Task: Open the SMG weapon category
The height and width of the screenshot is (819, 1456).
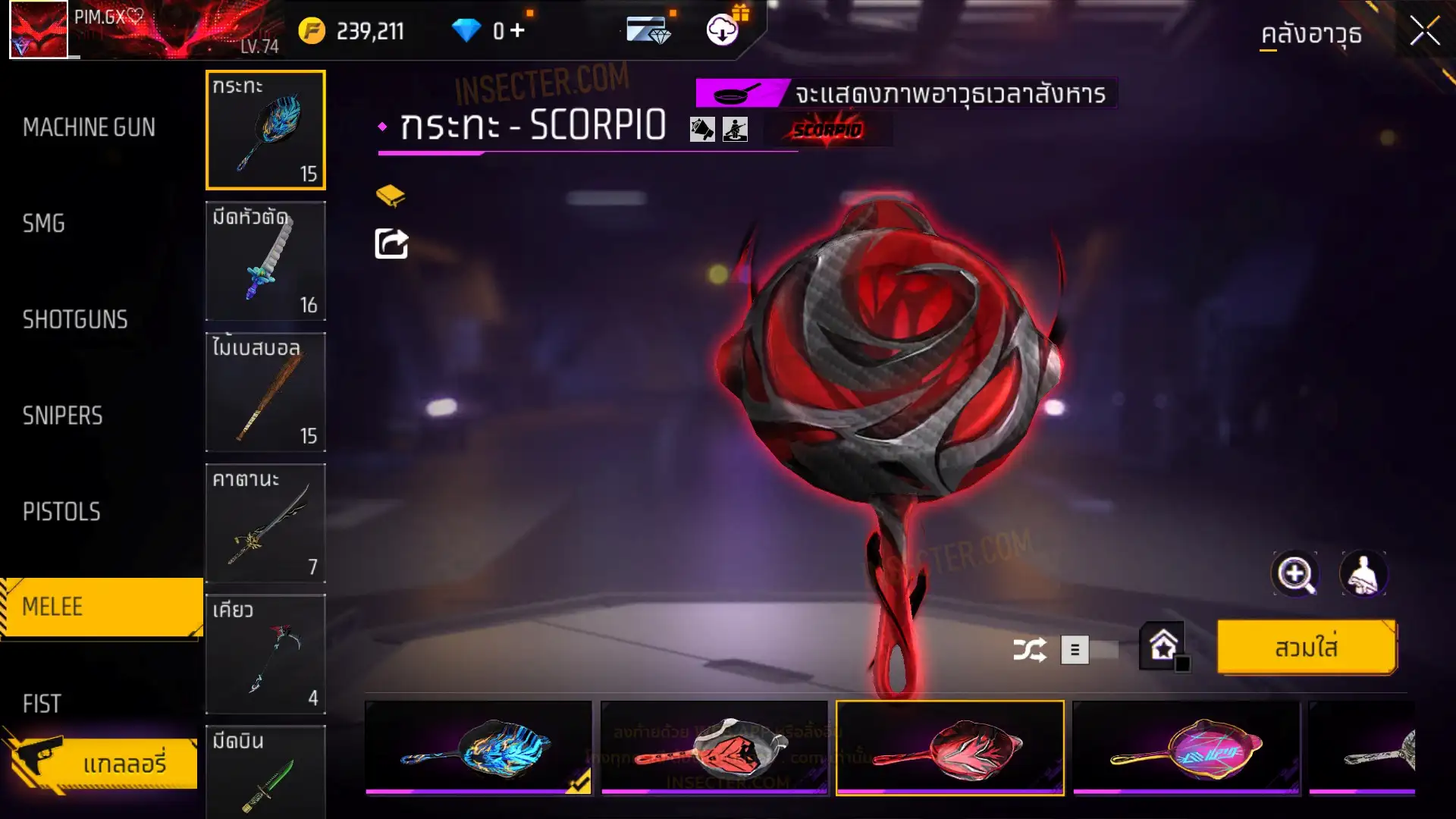Action: (x=44, y=224)
